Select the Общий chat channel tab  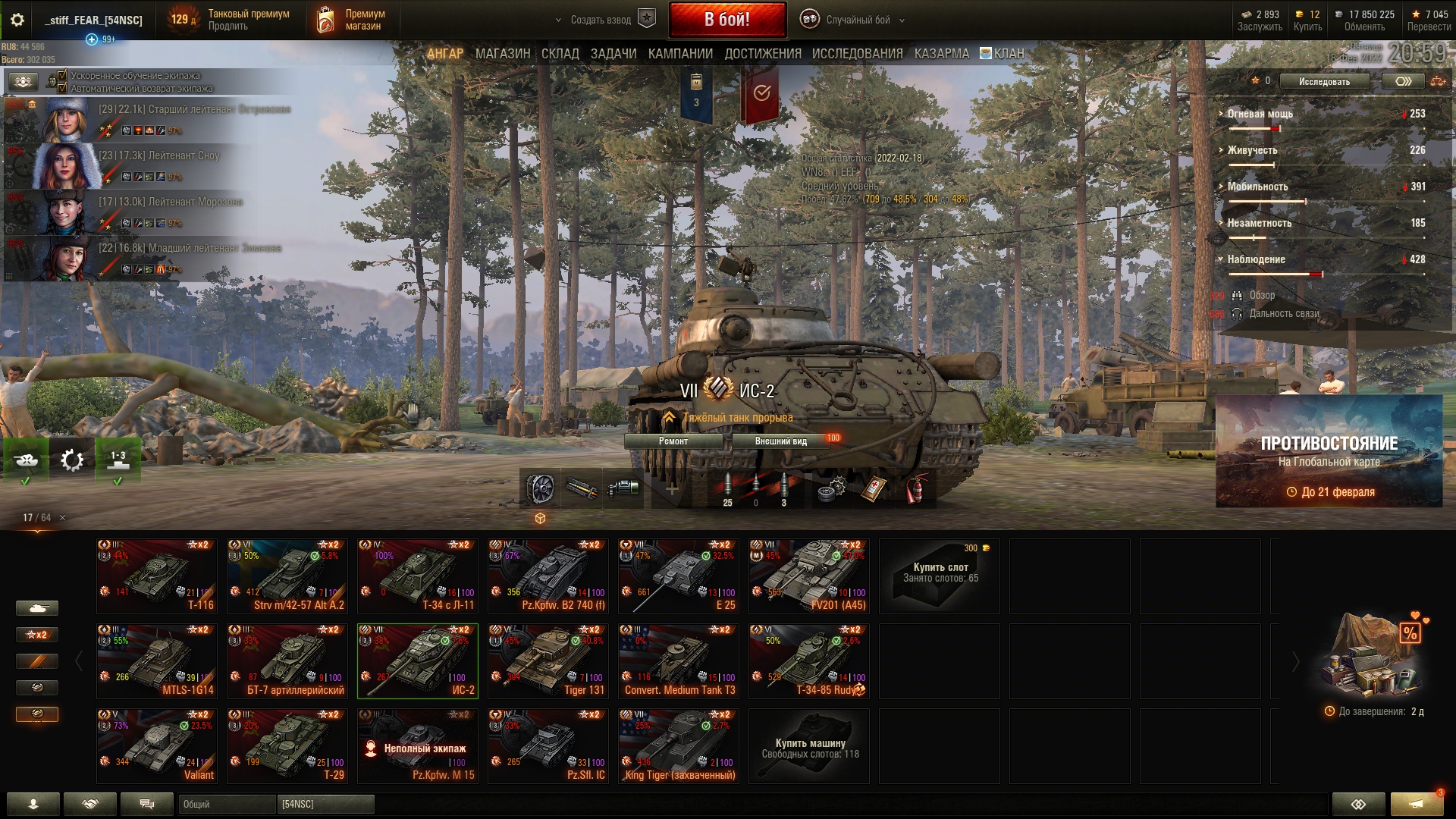[227, 804]
